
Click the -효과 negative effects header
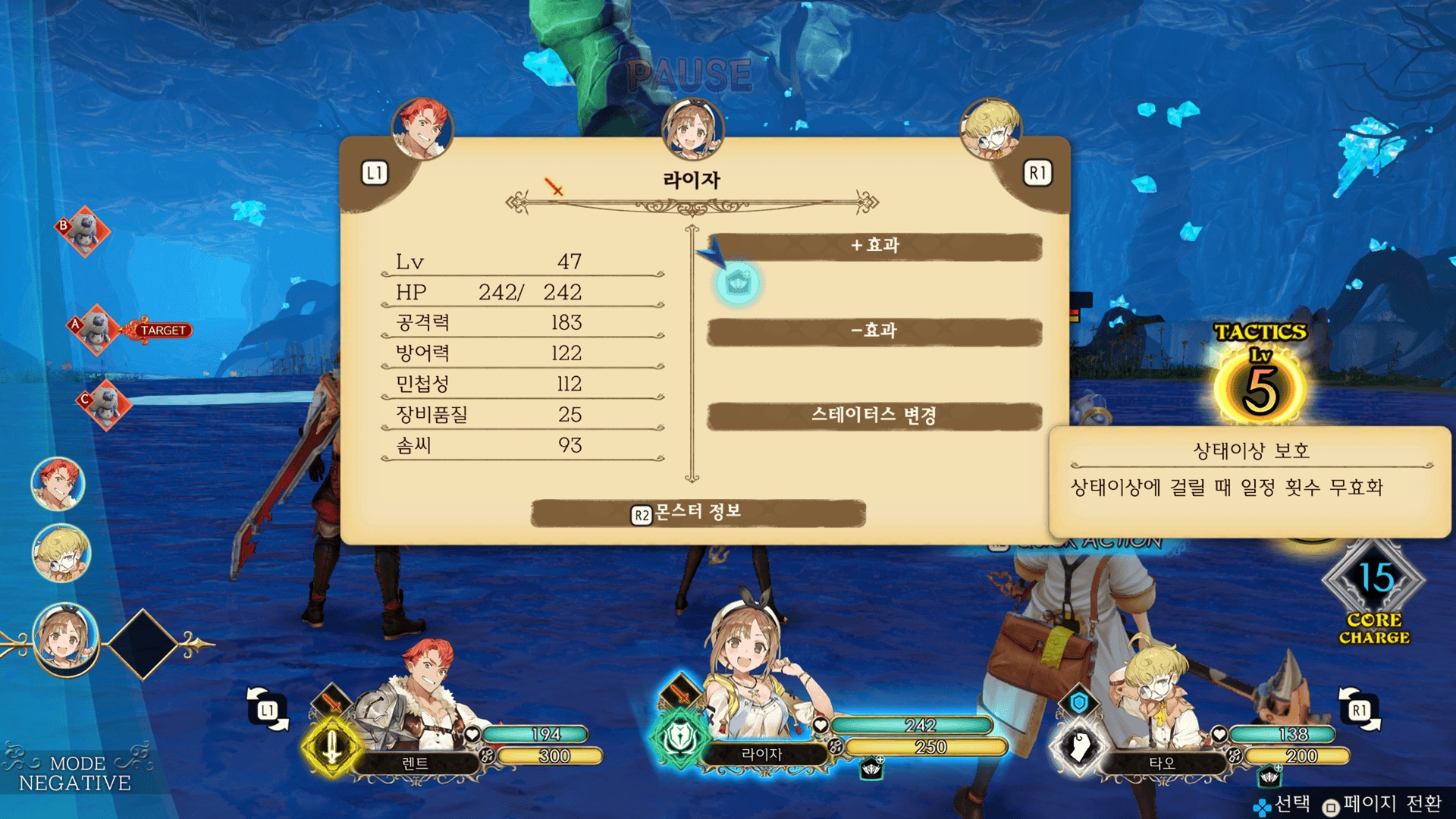(x=874, y=331)
